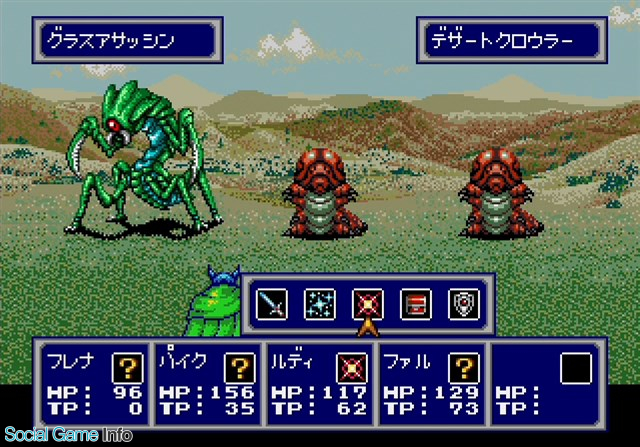Screen dimensions: 640x447
Task: Select パイク's question mark action slot
Action: [239, 368]
